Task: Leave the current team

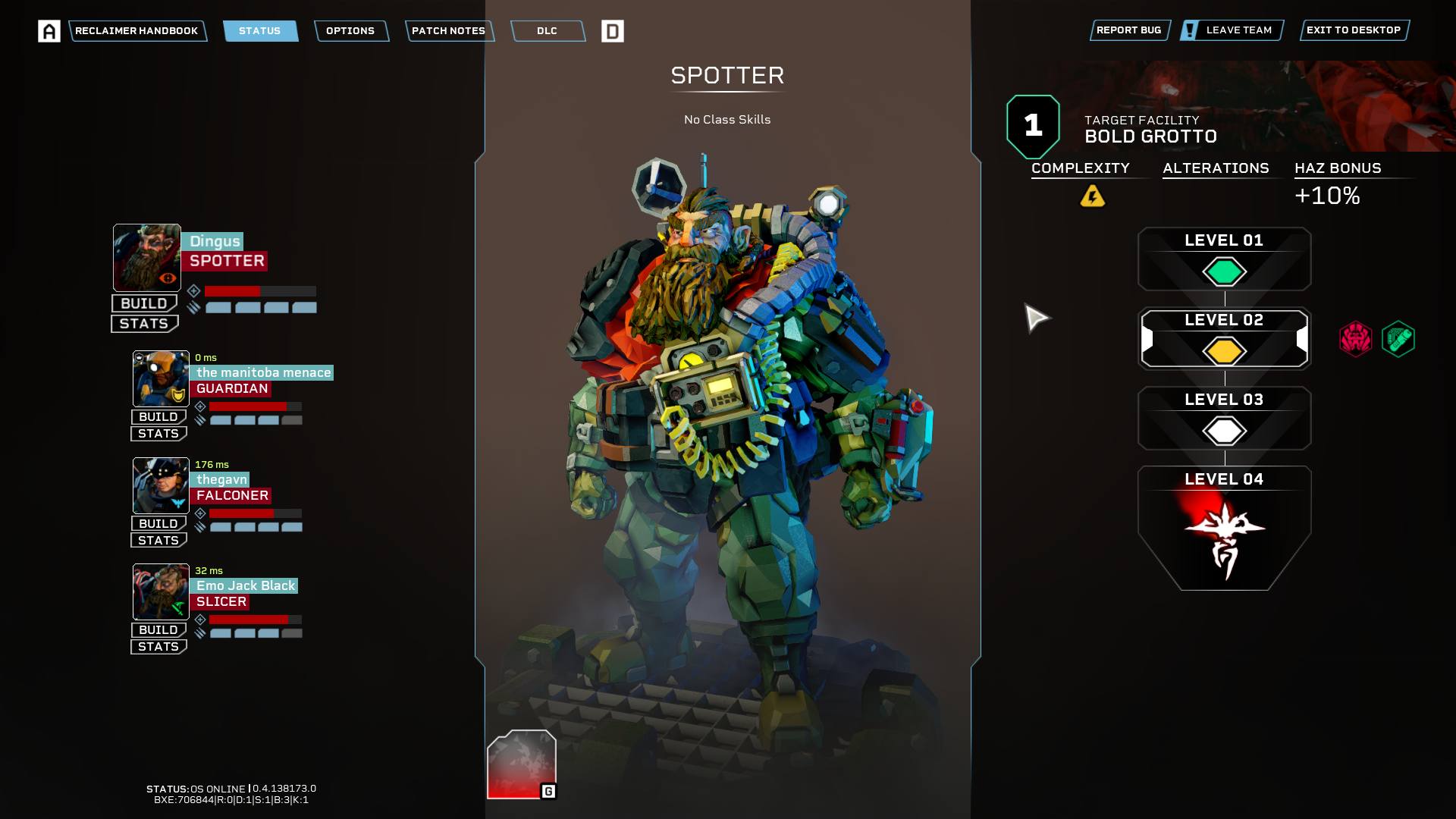Action: tap(1232, 30)
